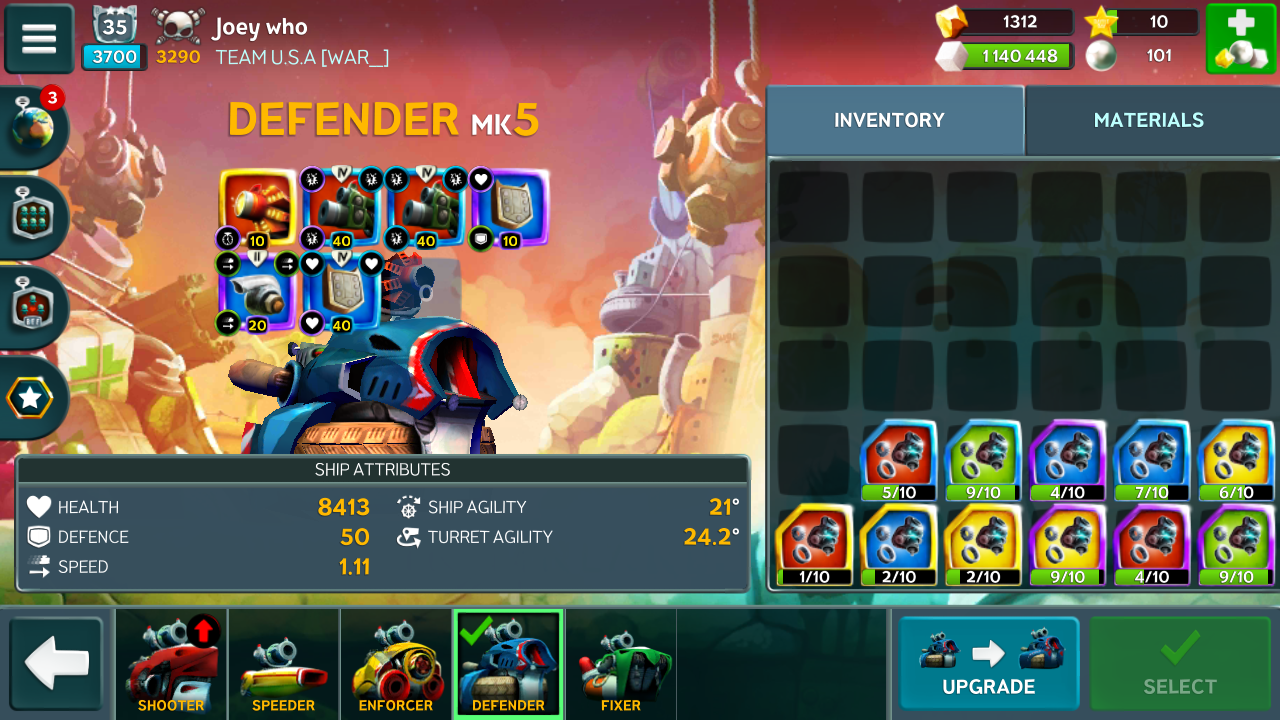Pick the yellow item with 6/10 count
The image size is (1280, 720).
point(1236,460)
